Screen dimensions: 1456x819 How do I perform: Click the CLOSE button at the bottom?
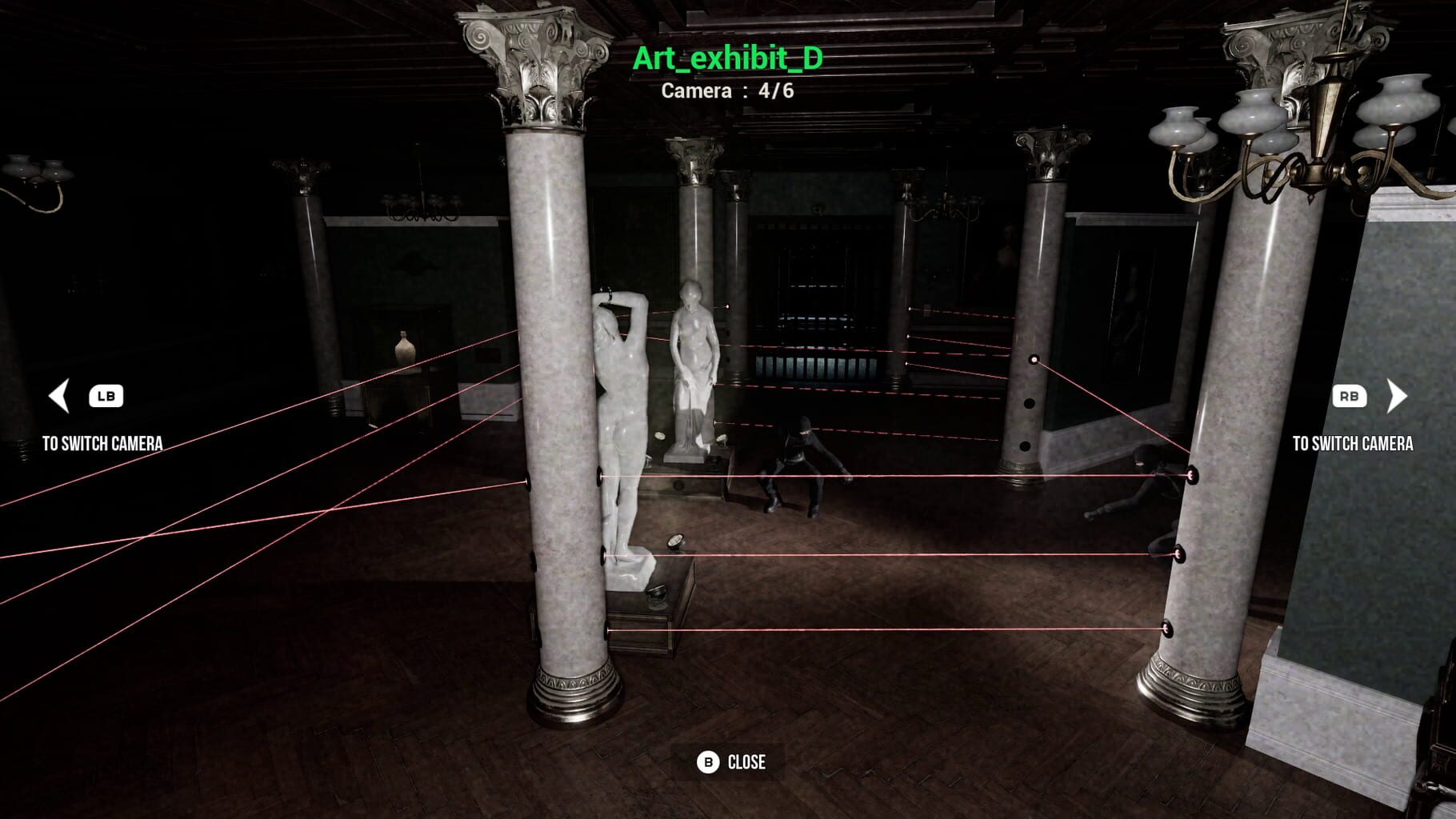coord(730,763)
